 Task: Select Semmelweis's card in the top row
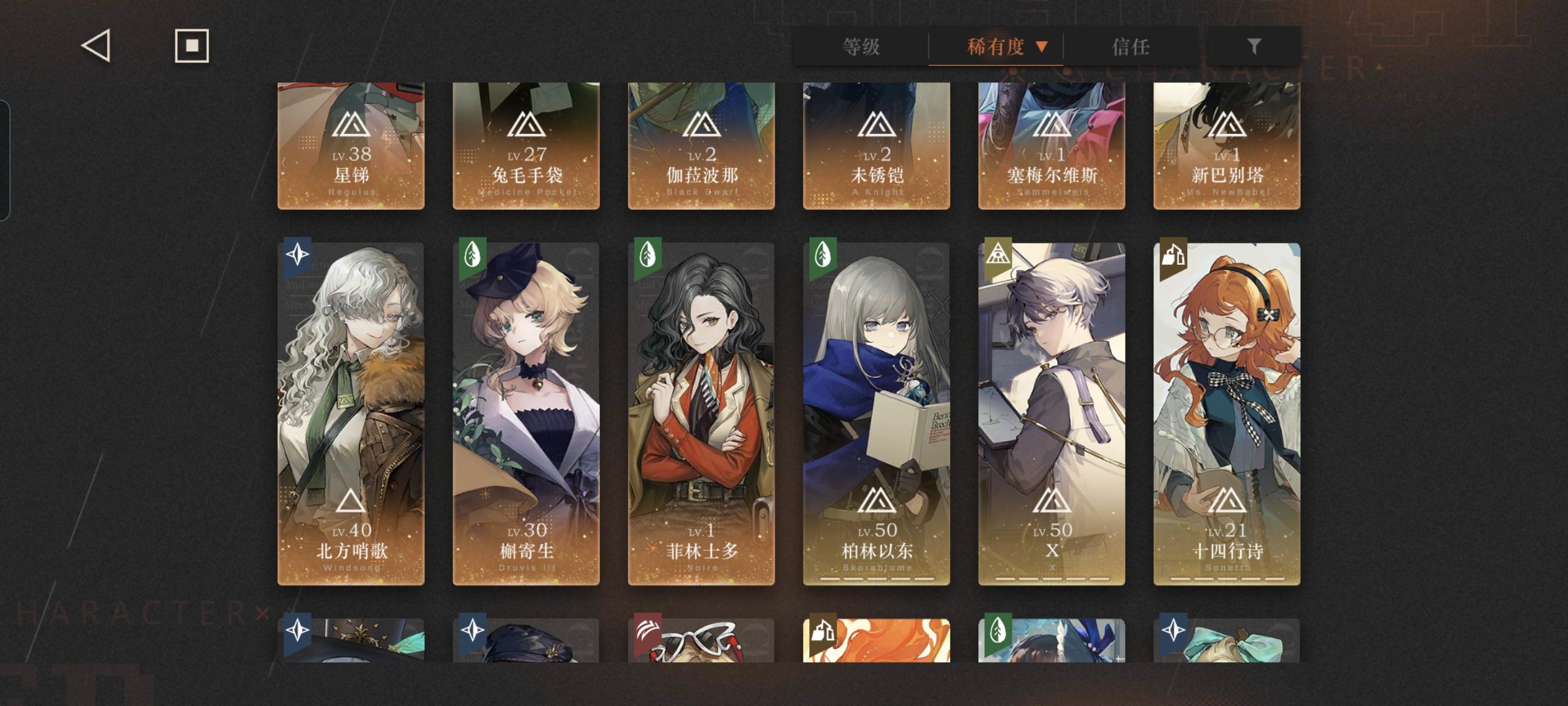[x=1052, y=146]
